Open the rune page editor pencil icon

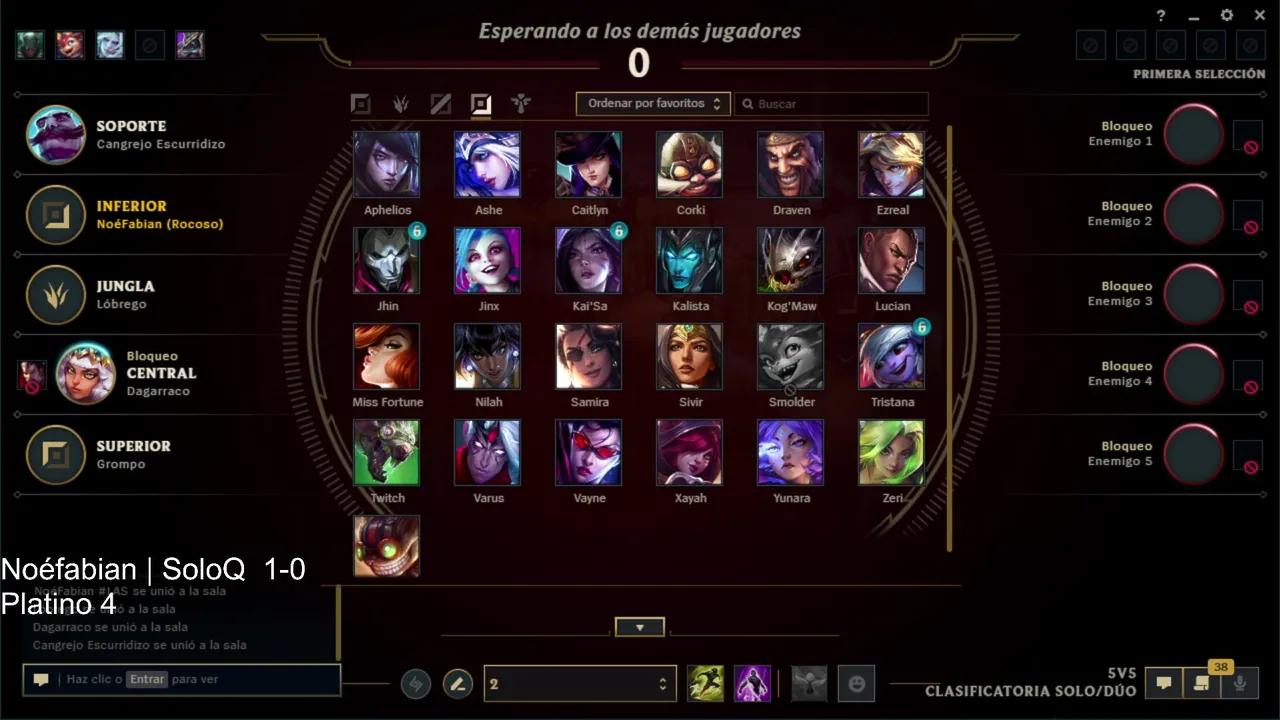[x=458, y=683]
